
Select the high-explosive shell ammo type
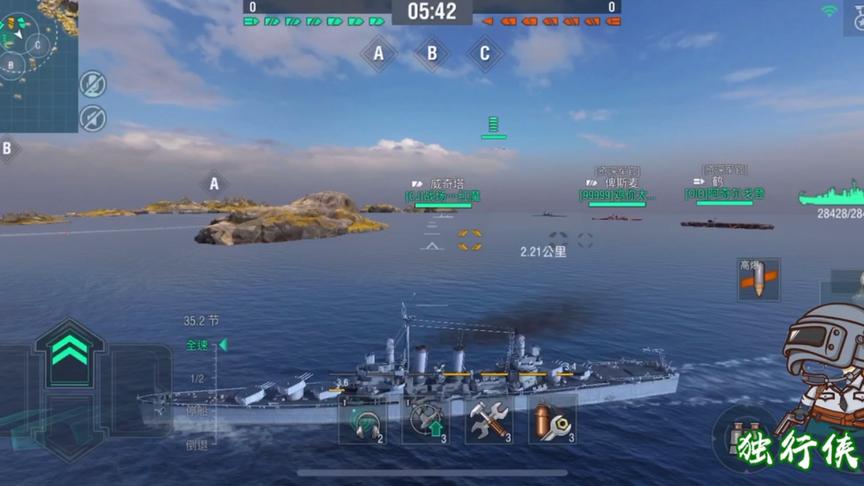pos(758,280)
